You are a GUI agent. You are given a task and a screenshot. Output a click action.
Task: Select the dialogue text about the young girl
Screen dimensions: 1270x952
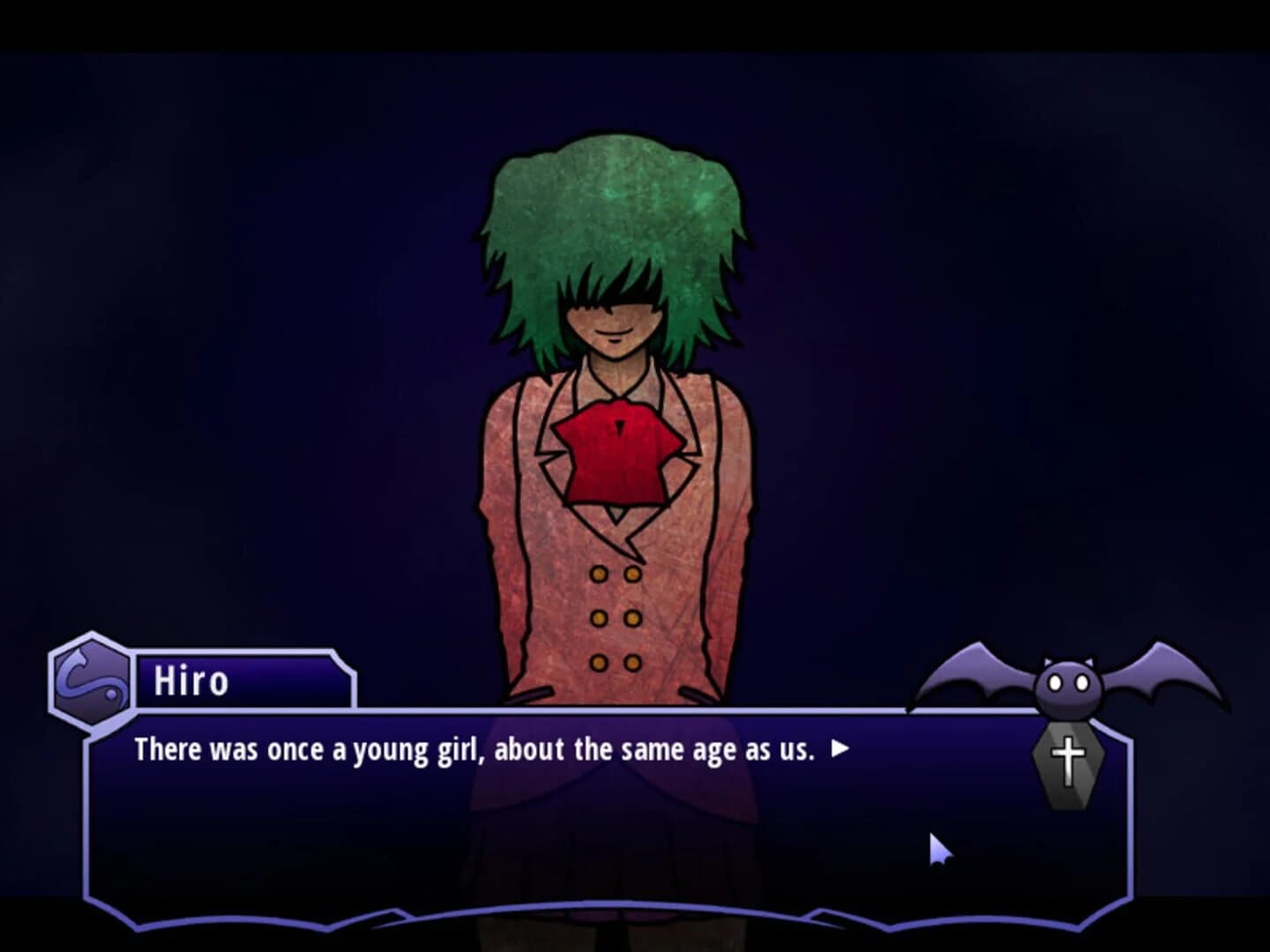(x=476, y=747)
